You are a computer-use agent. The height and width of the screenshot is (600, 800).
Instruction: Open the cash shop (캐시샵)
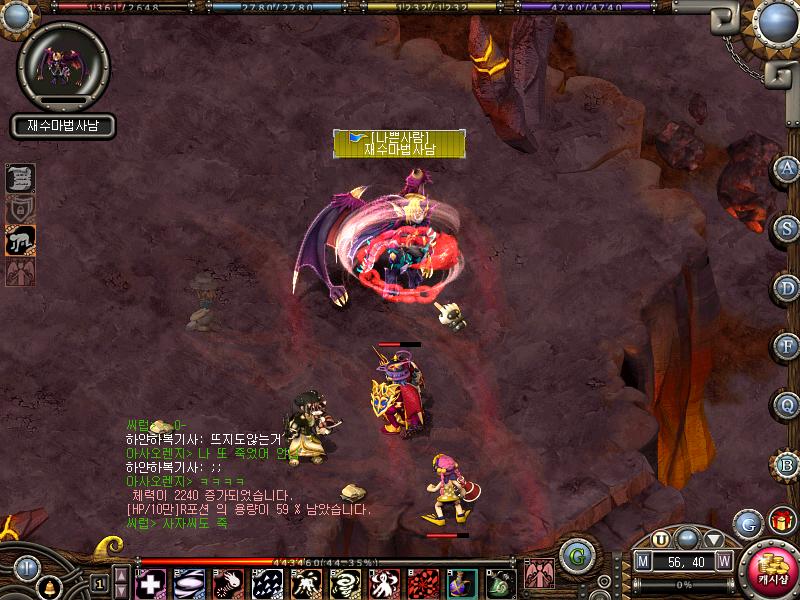[x=770, y=570]
